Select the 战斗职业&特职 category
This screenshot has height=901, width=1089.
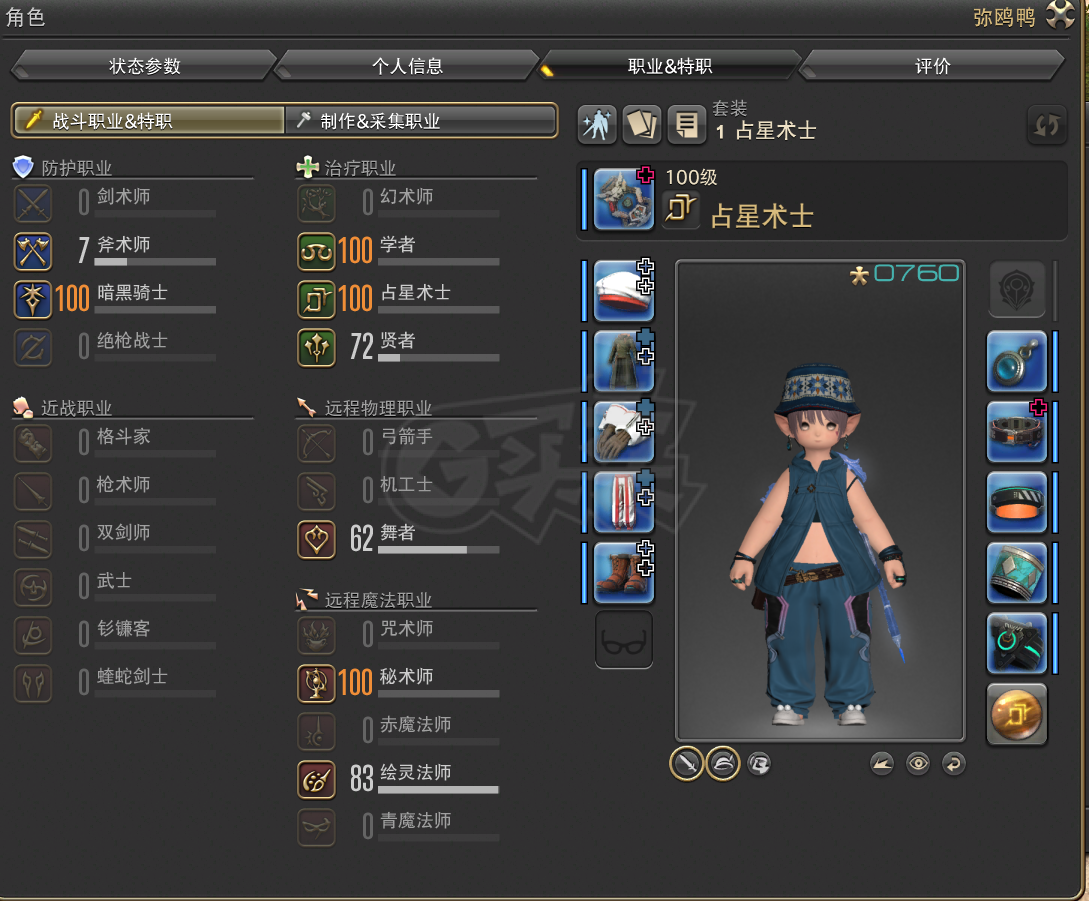[149, 121]
